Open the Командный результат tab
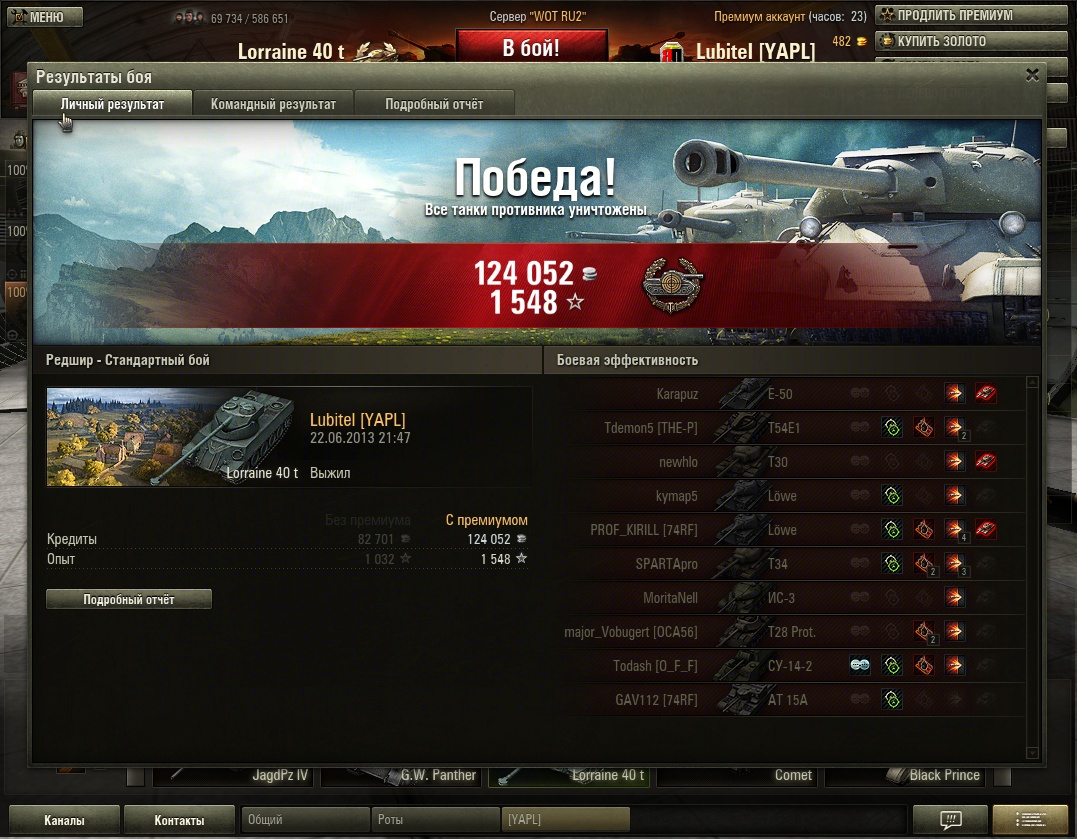The image size is (1077, 839). 273,104
